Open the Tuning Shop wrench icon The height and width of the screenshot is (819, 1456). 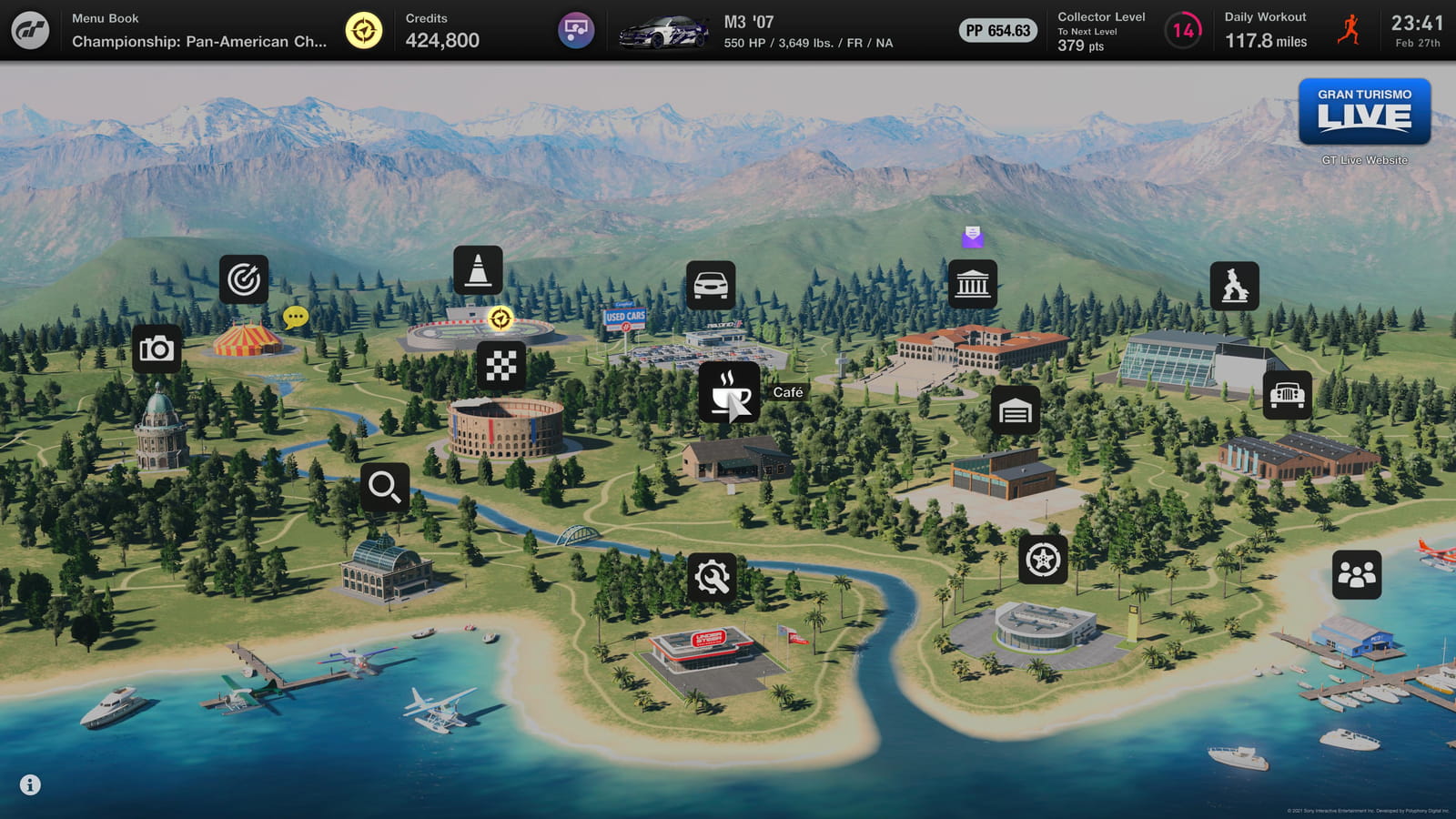712,577
